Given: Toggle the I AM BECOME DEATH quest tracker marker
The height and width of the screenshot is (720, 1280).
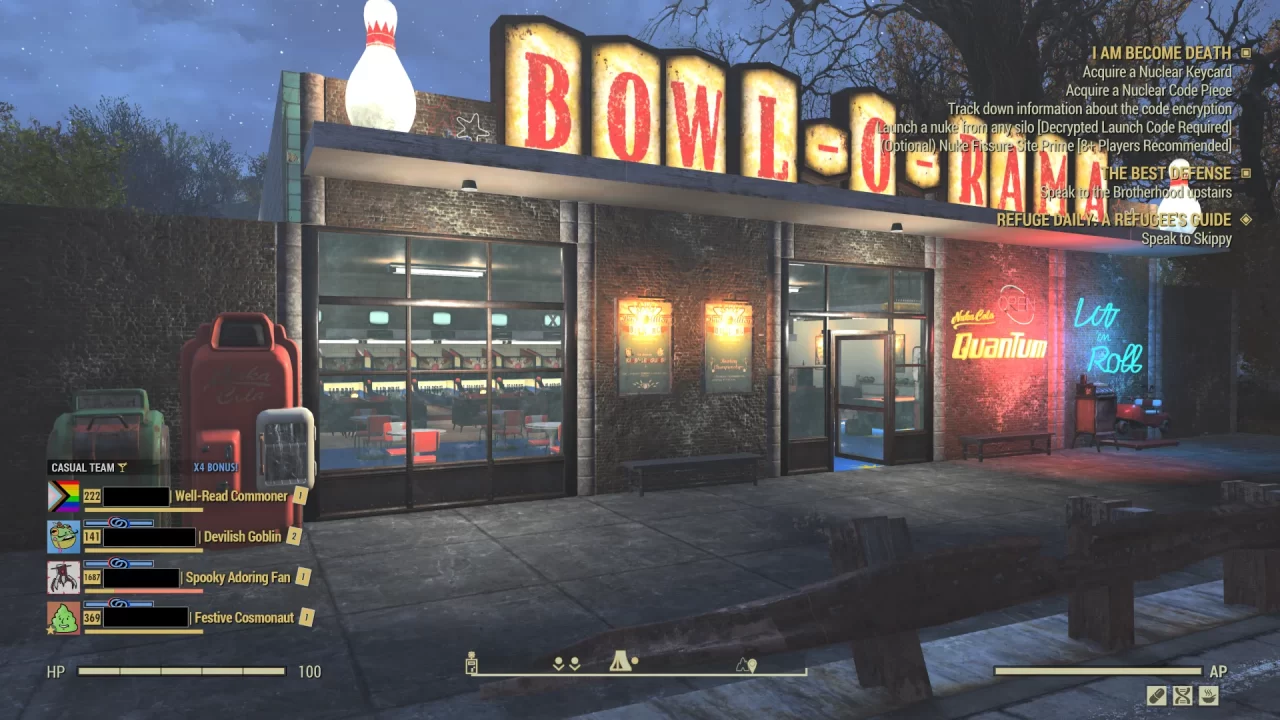Looking at the screenshot, I should tap(1245, 51).
